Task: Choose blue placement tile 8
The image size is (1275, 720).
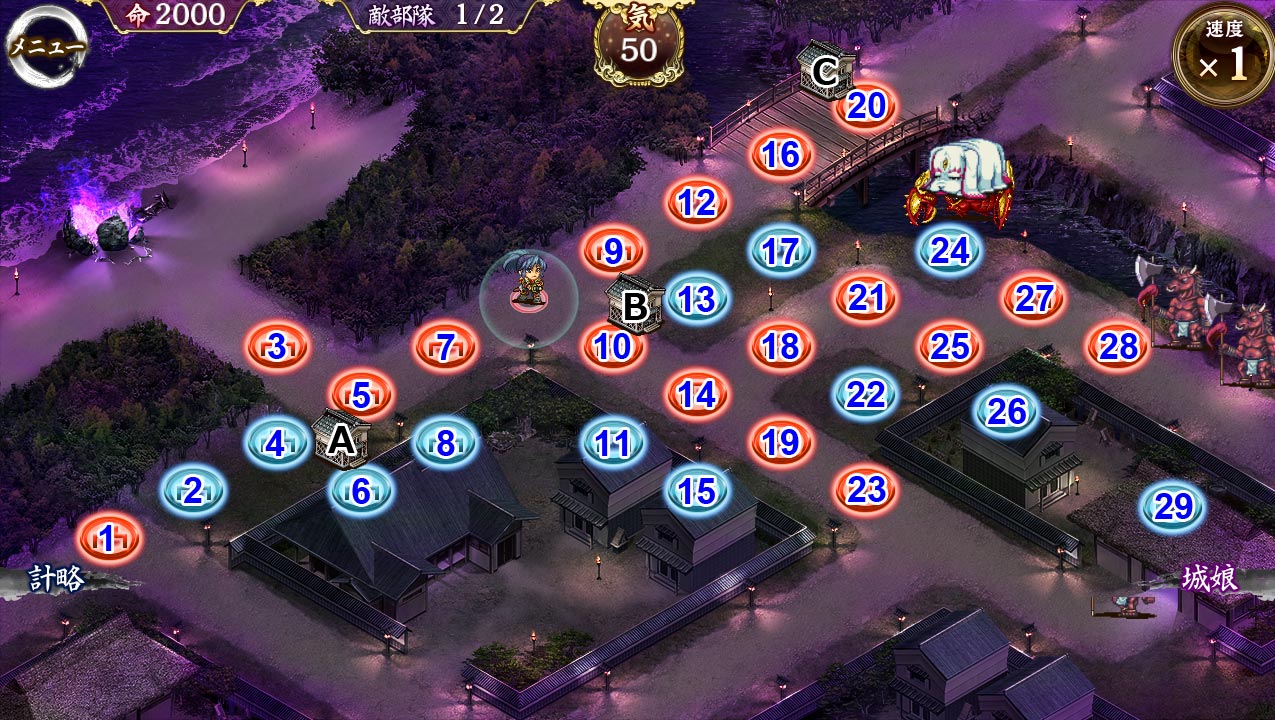Action: point(446,442)
